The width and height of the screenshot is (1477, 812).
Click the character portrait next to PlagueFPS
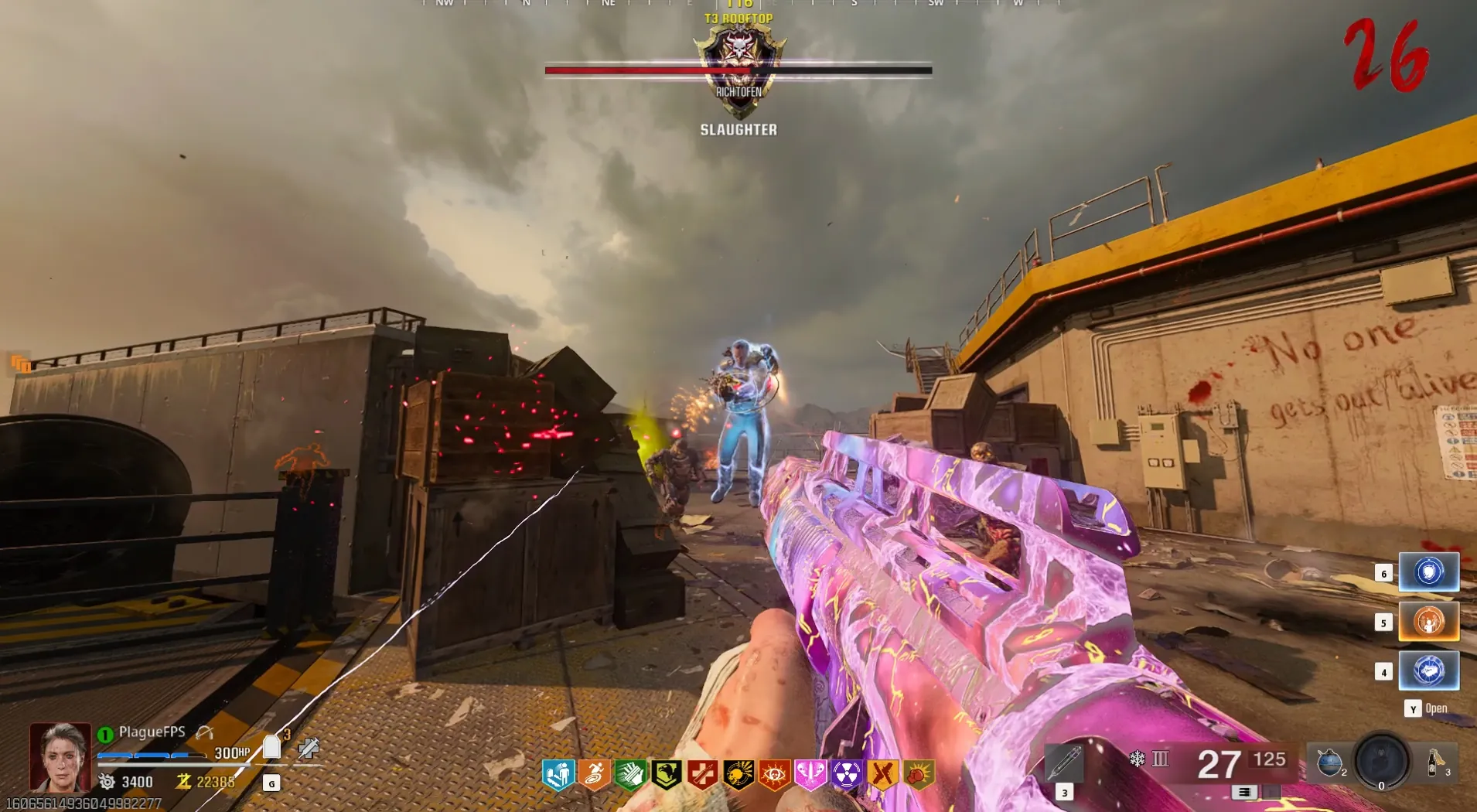coord(60,757)
